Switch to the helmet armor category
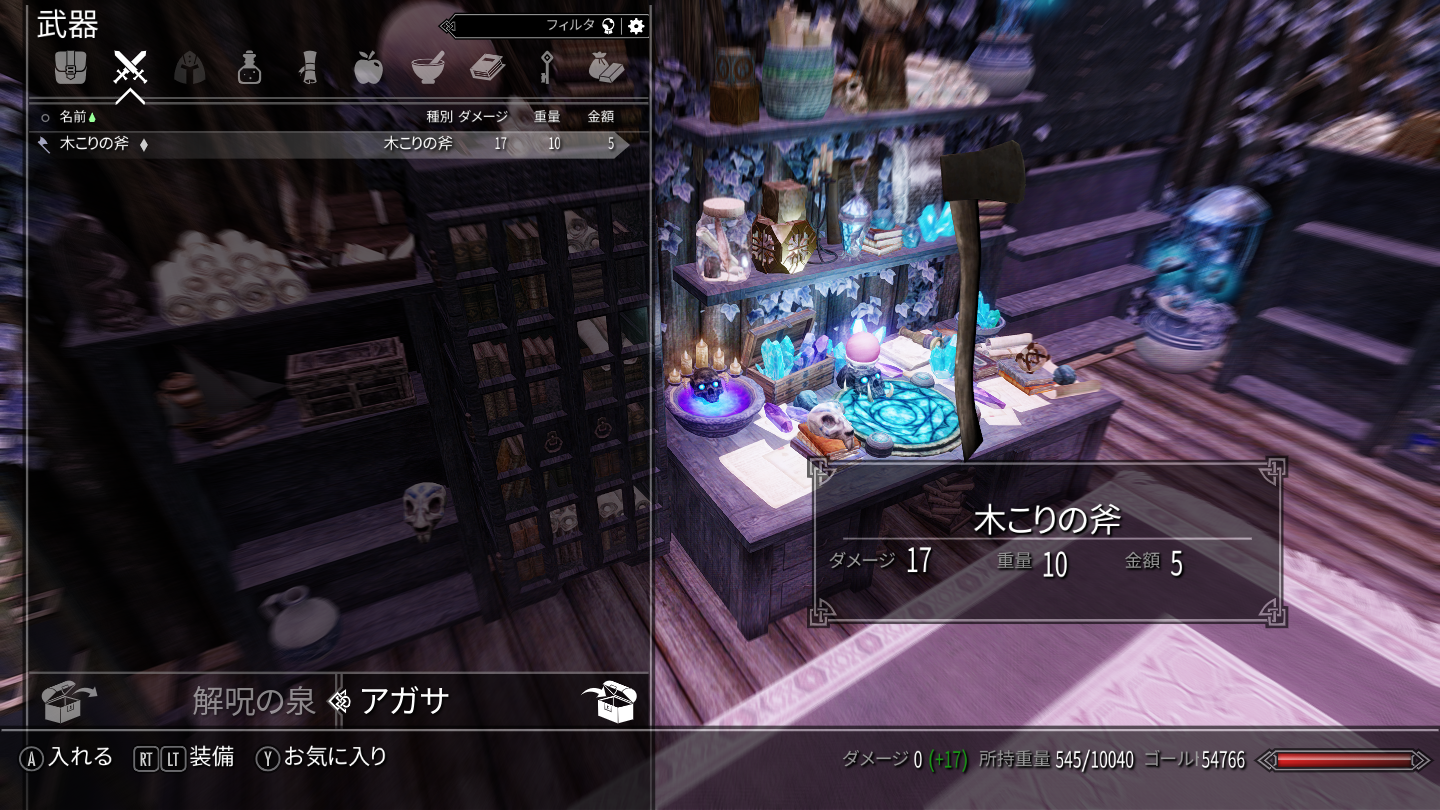Image resolution: width=1440 pixels, height=810 pixels. pyautogui.click(x=190, y=68)
